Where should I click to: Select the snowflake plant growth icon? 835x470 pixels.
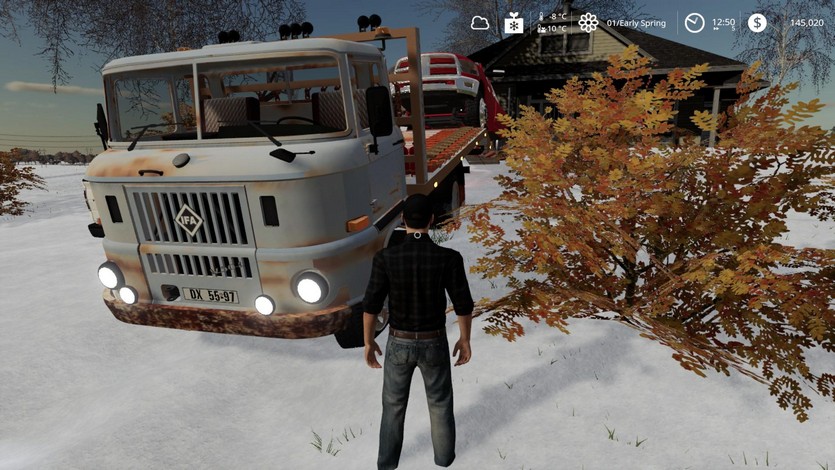[513, 22]
